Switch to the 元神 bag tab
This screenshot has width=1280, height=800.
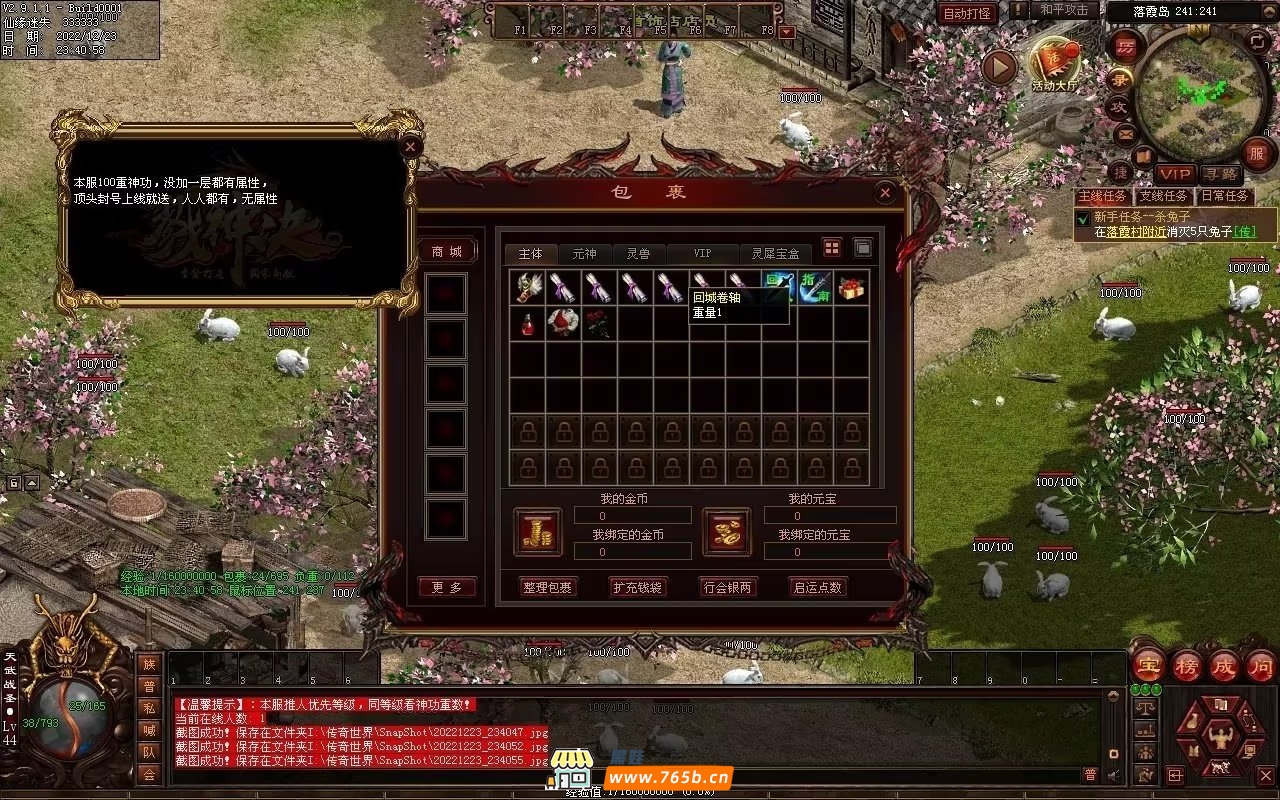[x=584, y=254]
